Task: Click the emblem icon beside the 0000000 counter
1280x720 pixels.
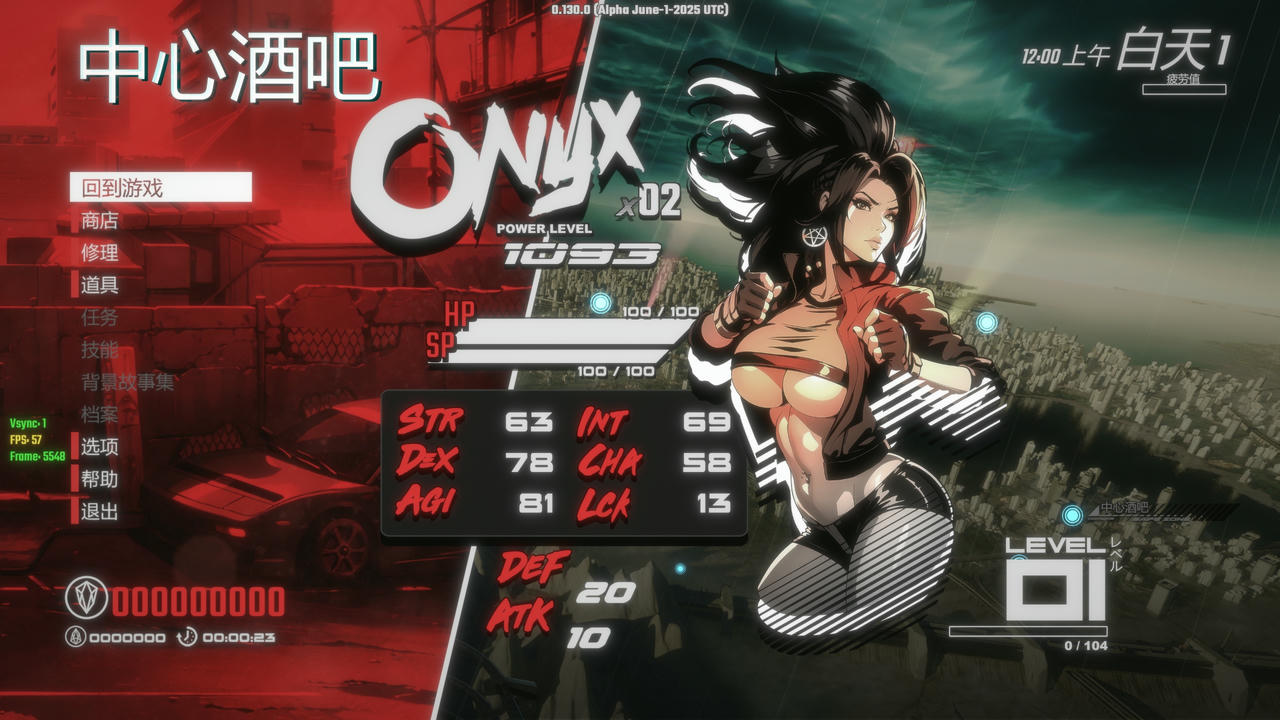Action: click(x=74, y=634)
